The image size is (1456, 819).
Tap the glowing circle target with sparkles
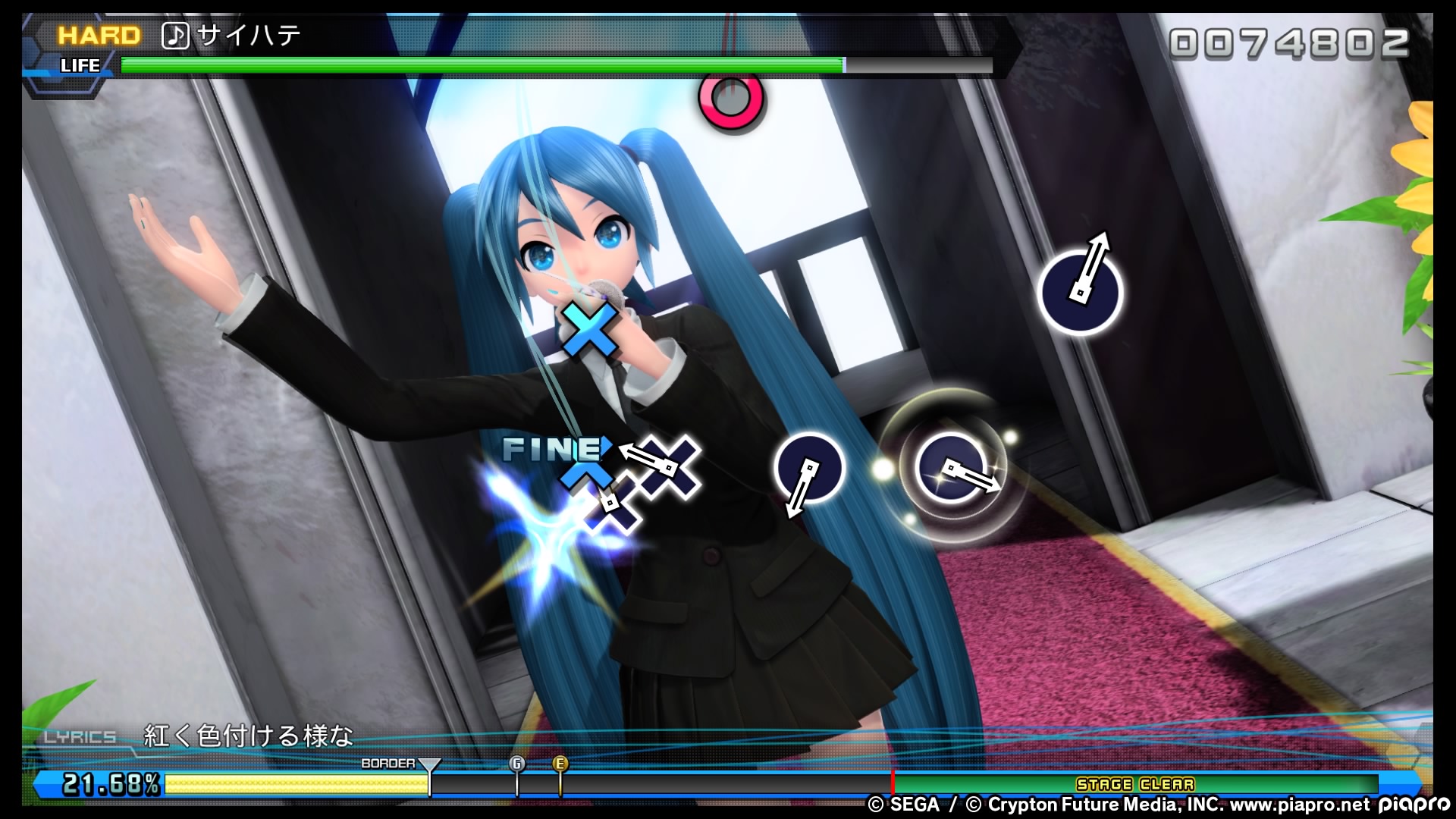point(952,467)
